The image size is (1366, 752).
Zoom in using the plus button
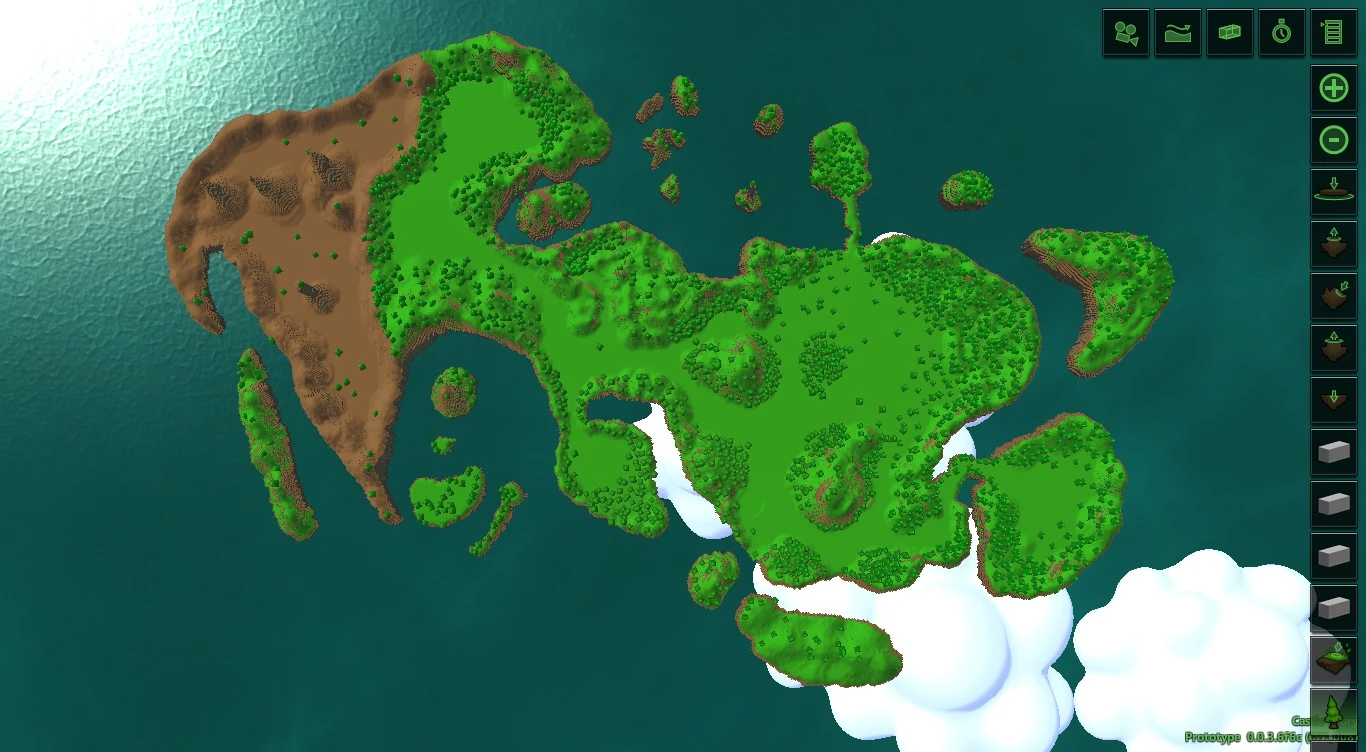(x=1333, y=88)
